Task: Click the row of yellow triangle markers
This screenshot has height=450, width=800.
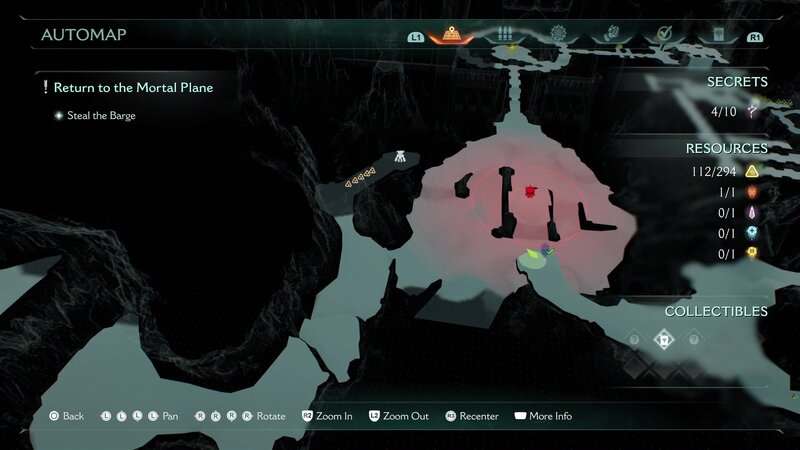Action: (x=361, y=180)
